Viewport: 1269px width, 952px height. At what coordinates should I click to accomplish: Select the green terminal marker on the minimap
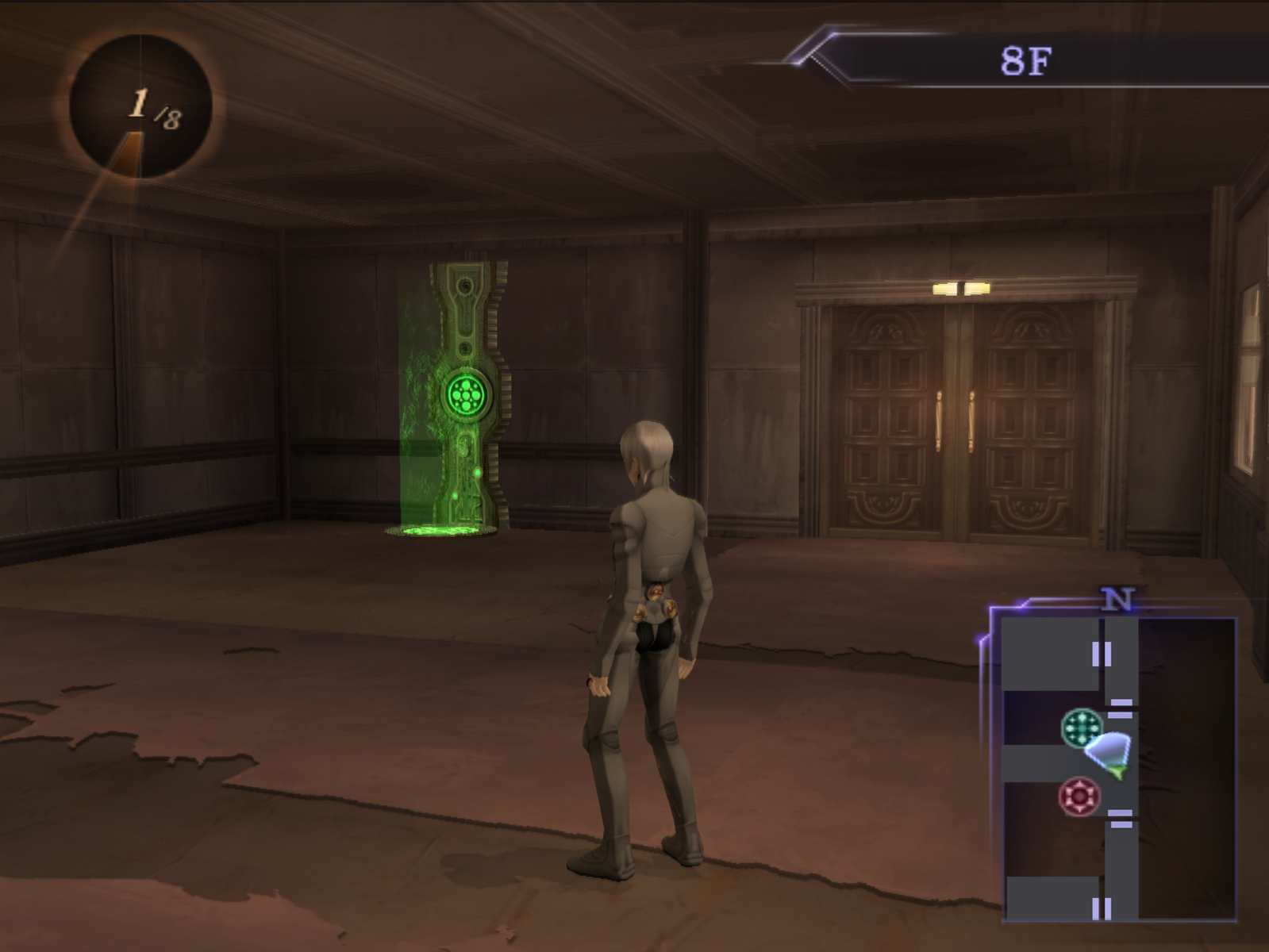coord(1082,727)
